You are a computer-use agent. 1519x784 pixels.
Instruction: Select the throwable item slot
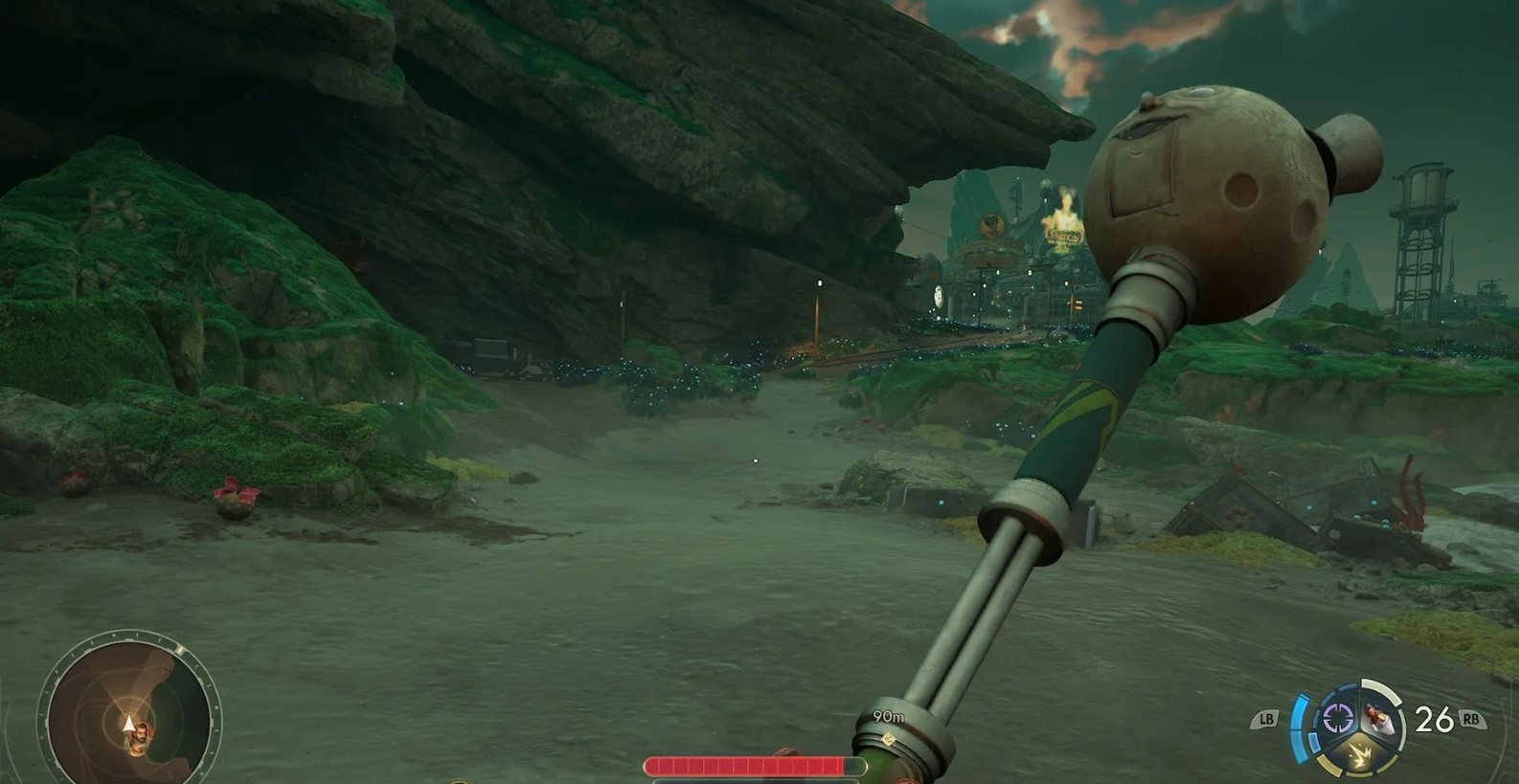click(1380, 718)
